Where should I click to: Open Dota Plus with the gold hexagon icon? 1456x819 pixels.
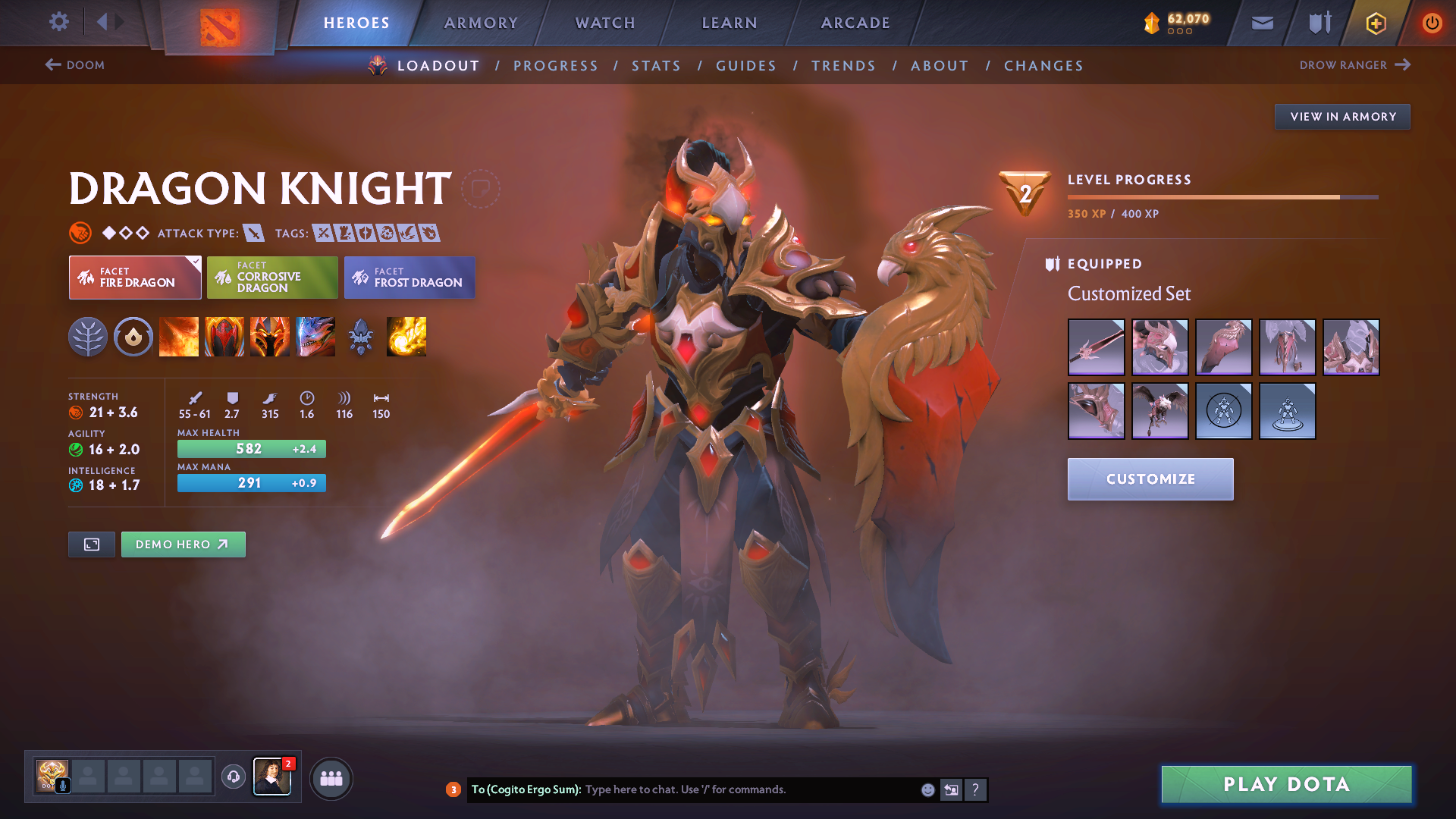[1375, 23]
